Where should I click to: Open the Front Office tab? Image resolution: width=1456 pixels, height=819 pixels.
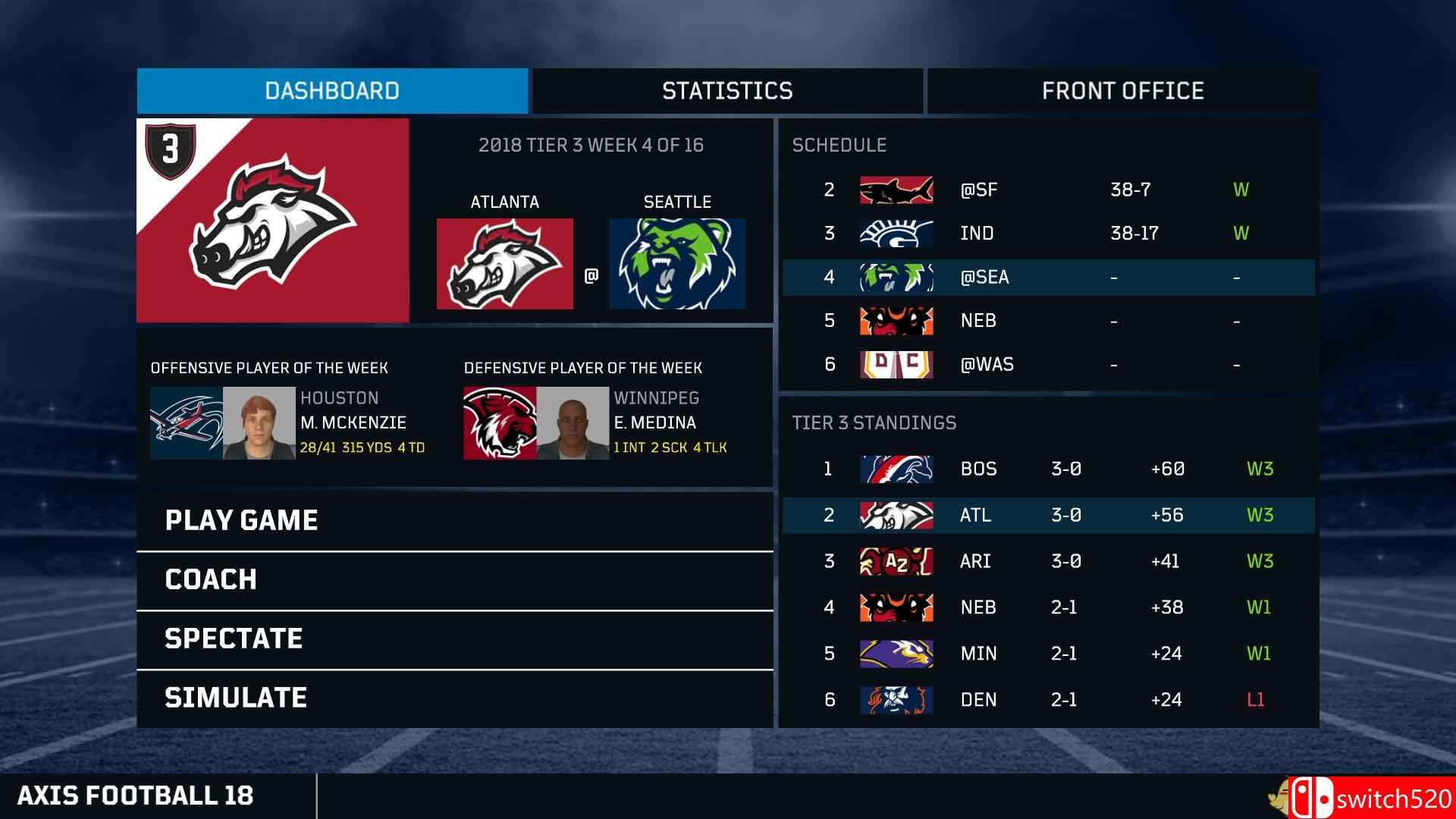(x=1122, y=91)
